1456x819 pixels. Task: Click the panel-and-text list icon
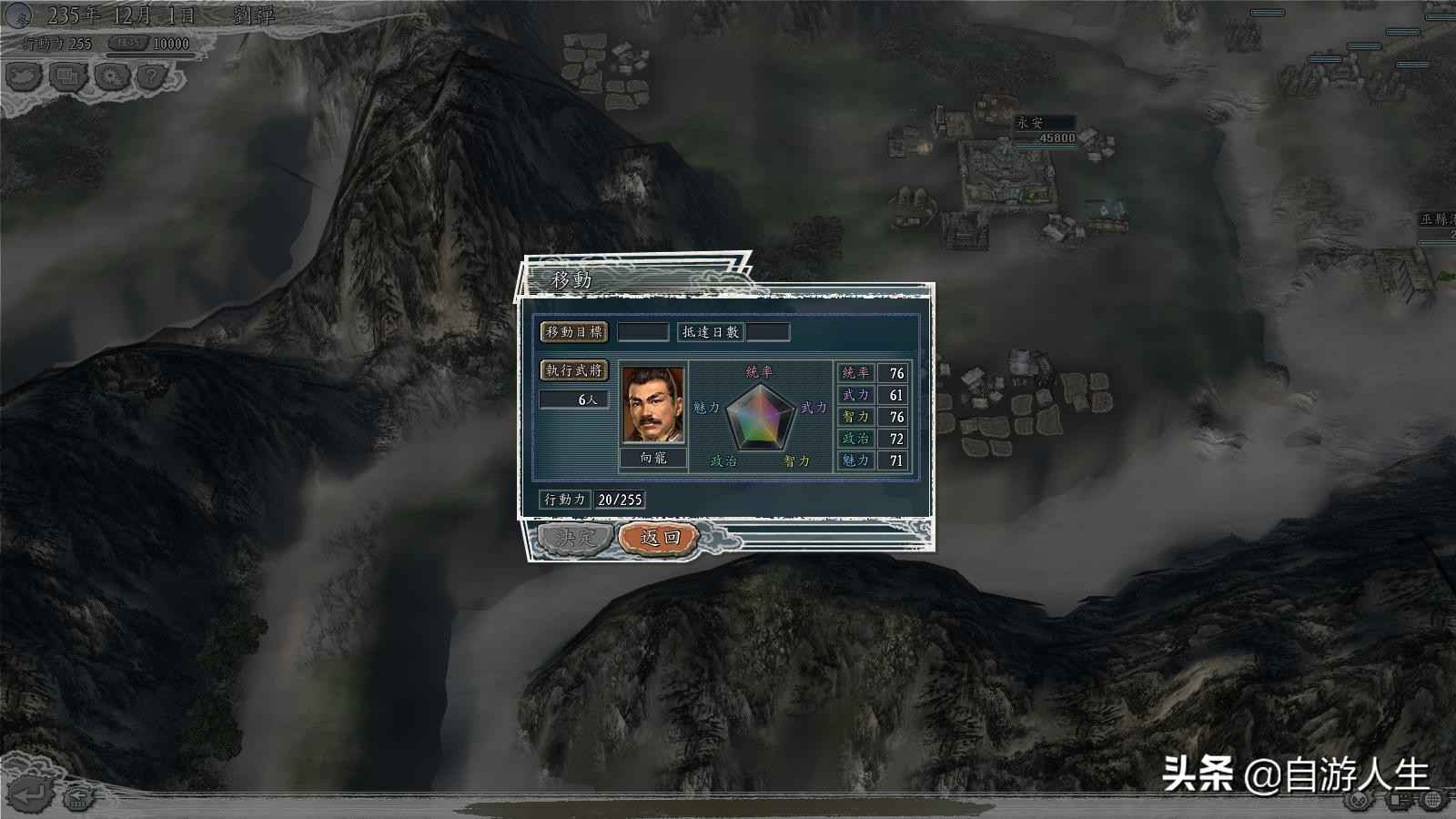click(1397, 800)
